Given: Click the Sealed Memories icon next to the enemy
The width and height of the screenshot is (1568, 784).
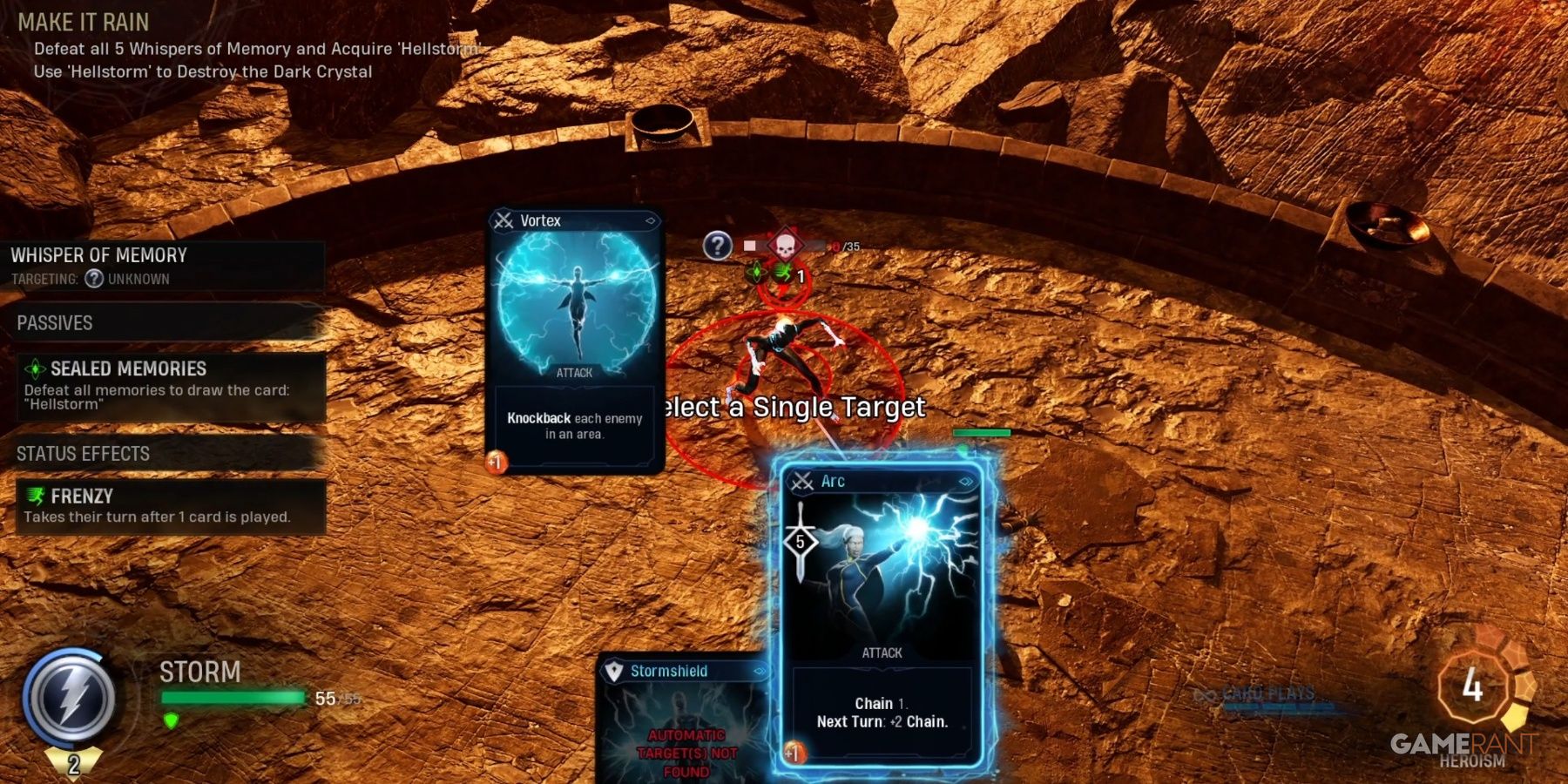Looking at the screenshot, I should (x=755, y=273).
